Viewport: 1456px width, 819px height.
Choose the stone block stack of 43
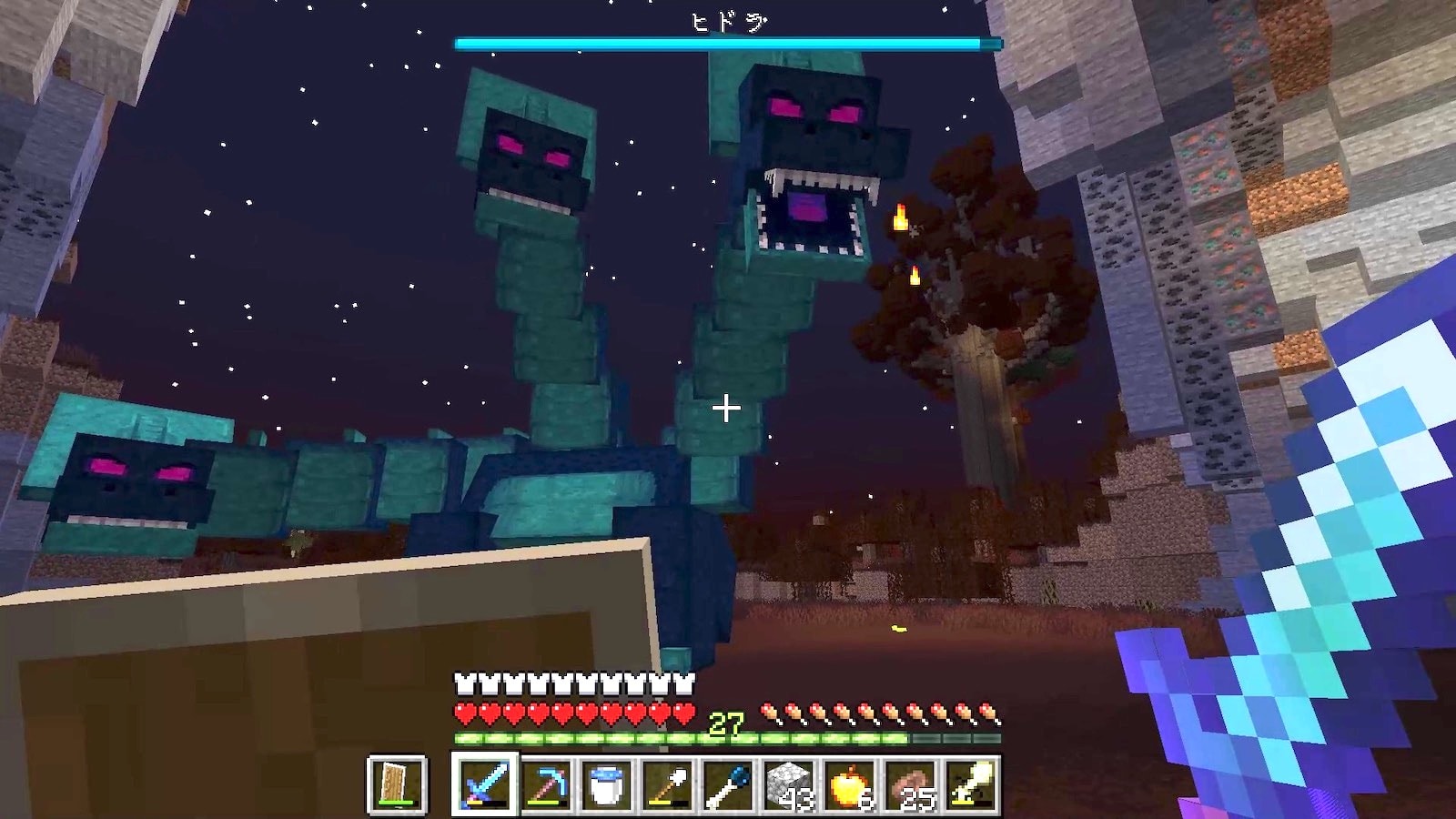pyautogui.click(x=788, y=784)
